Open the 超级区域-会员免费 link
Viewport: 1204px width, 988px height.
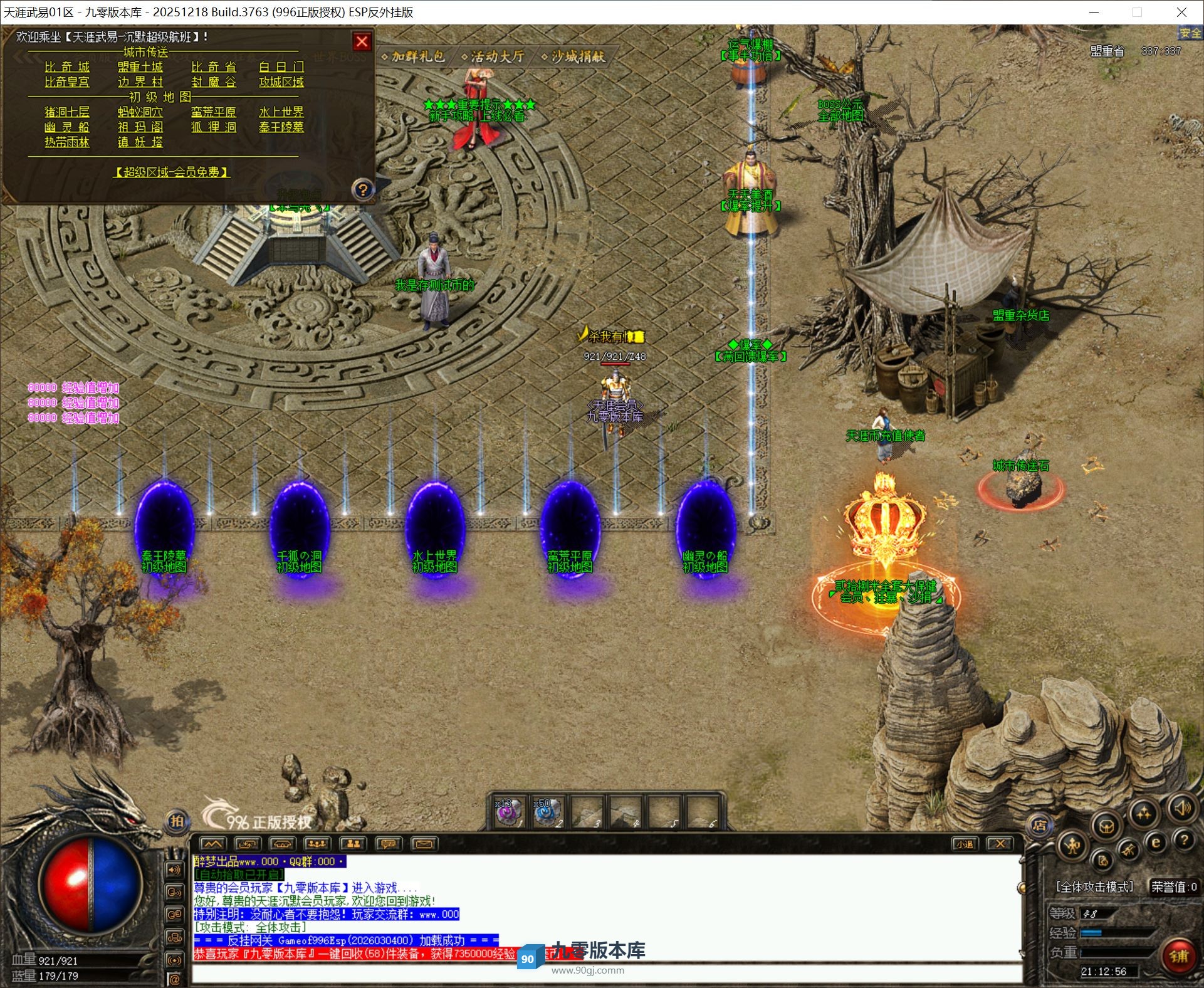click(171, 172)
